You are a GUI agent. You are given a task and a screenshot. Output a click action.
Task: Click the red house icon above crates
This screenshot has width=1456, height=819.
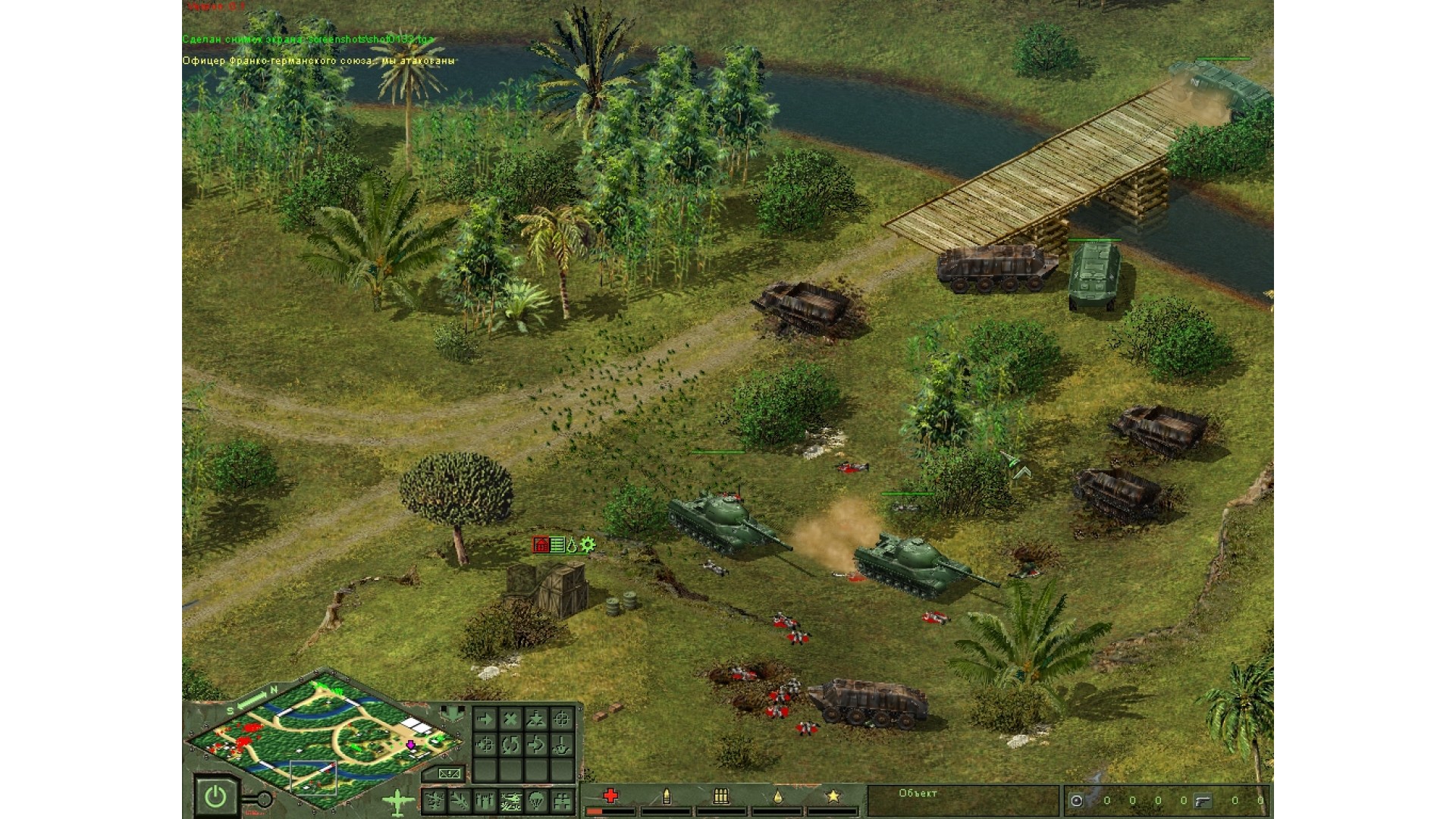[541, 544]
